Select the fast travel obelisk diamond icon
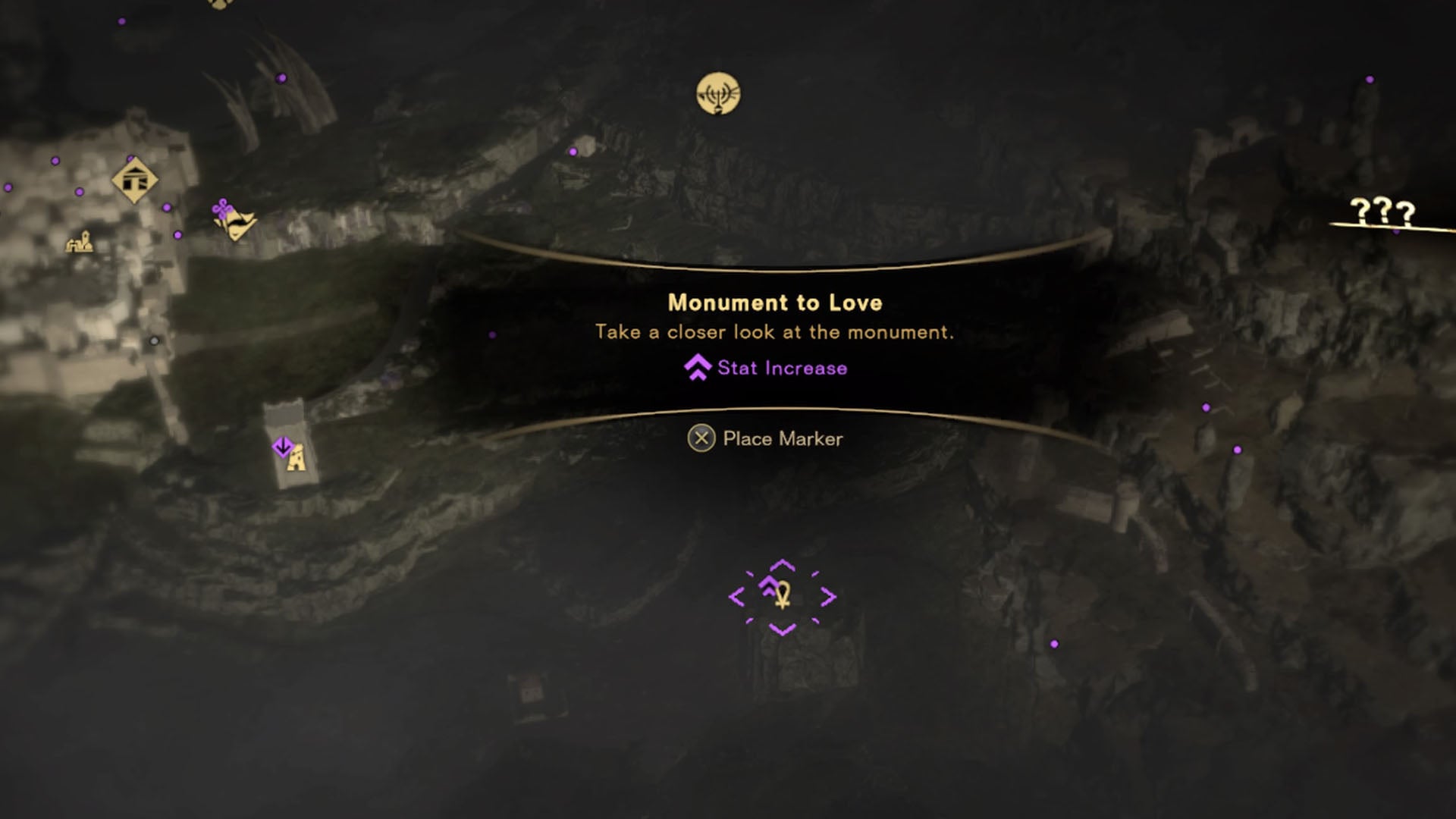 (135, 179)
